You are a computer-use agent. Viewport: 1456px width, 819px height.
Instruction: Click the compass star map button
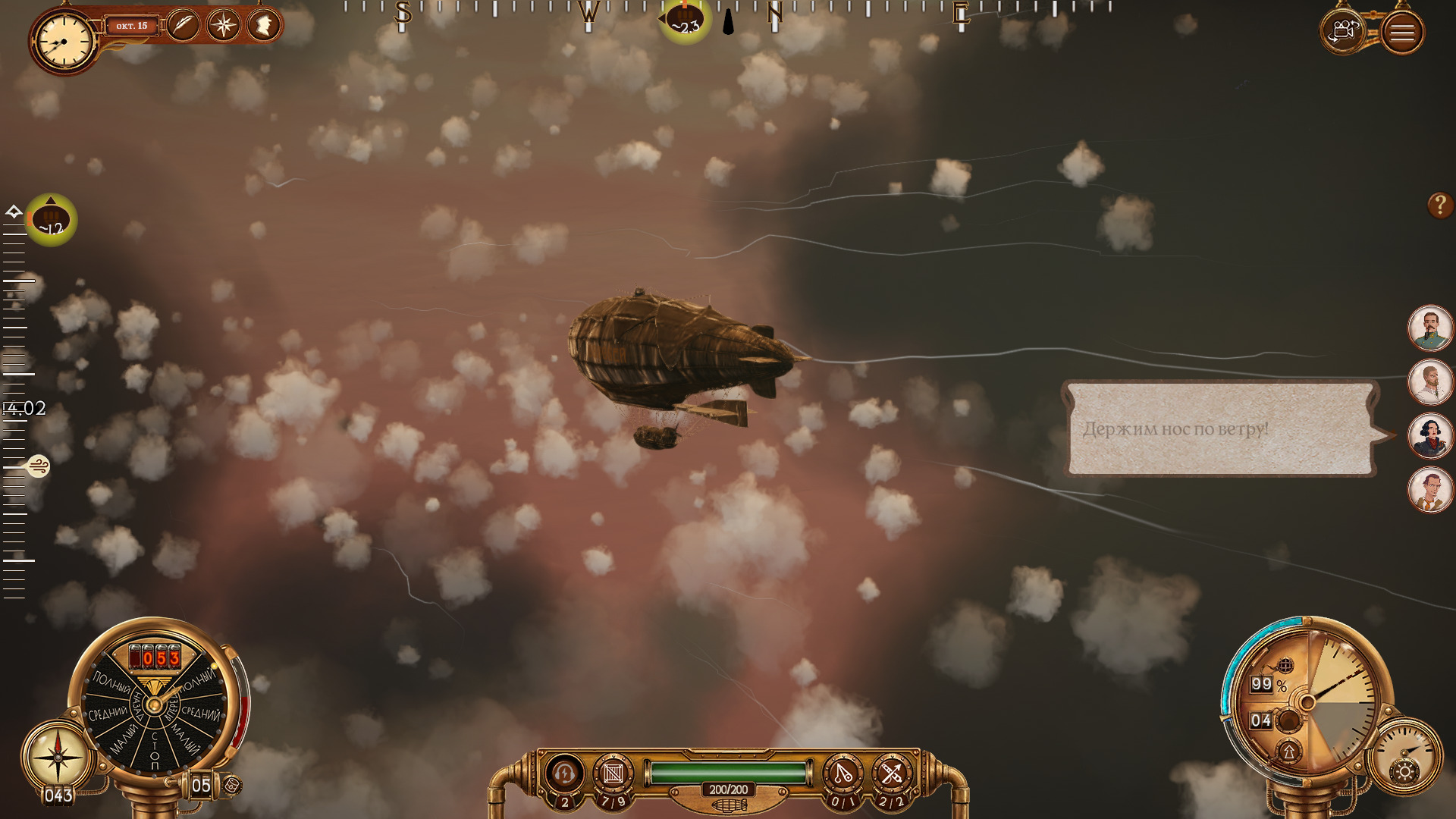(223, 25)
